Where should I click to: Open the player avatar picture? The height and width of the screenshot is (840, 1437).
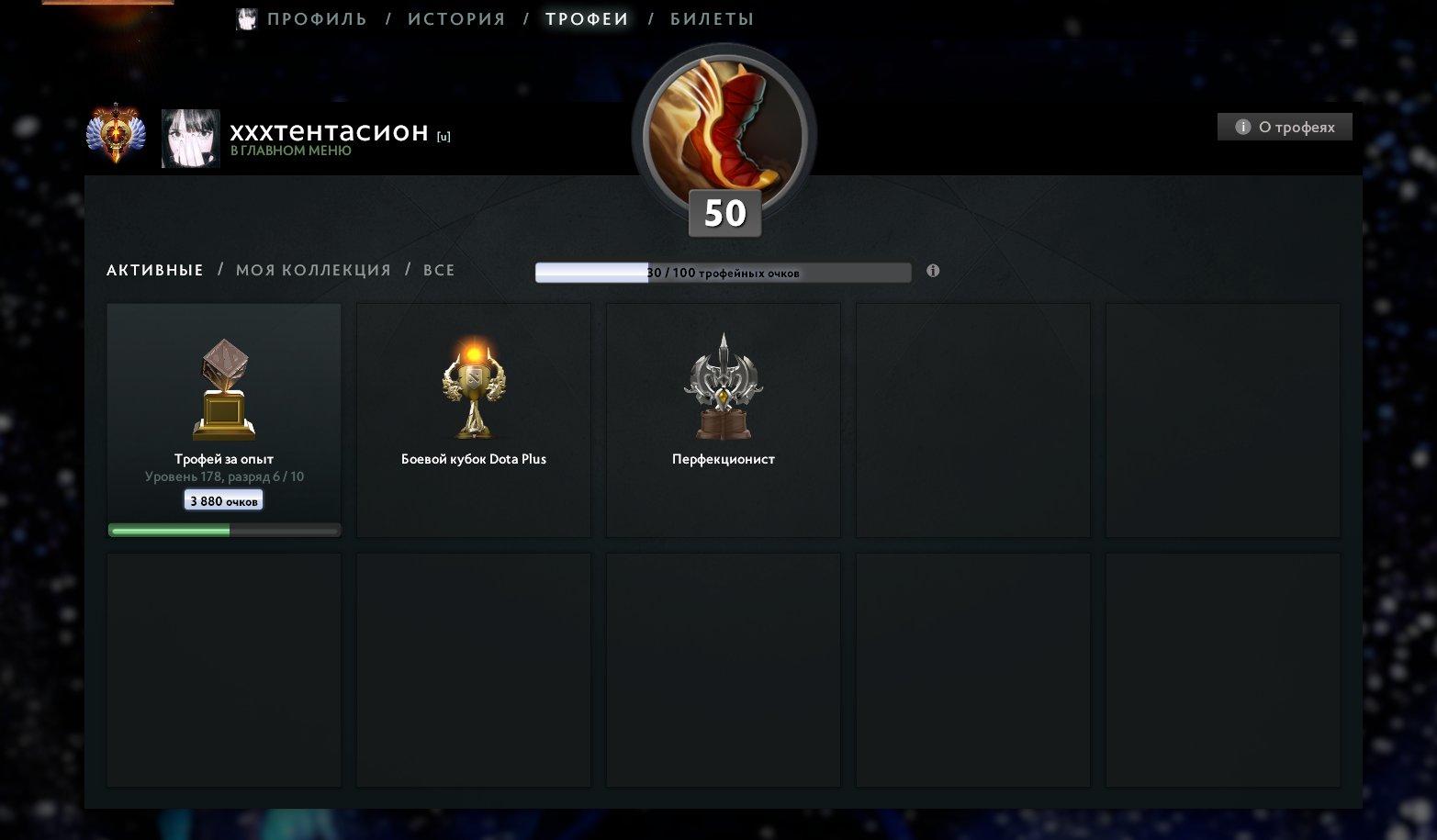[190, 139]
